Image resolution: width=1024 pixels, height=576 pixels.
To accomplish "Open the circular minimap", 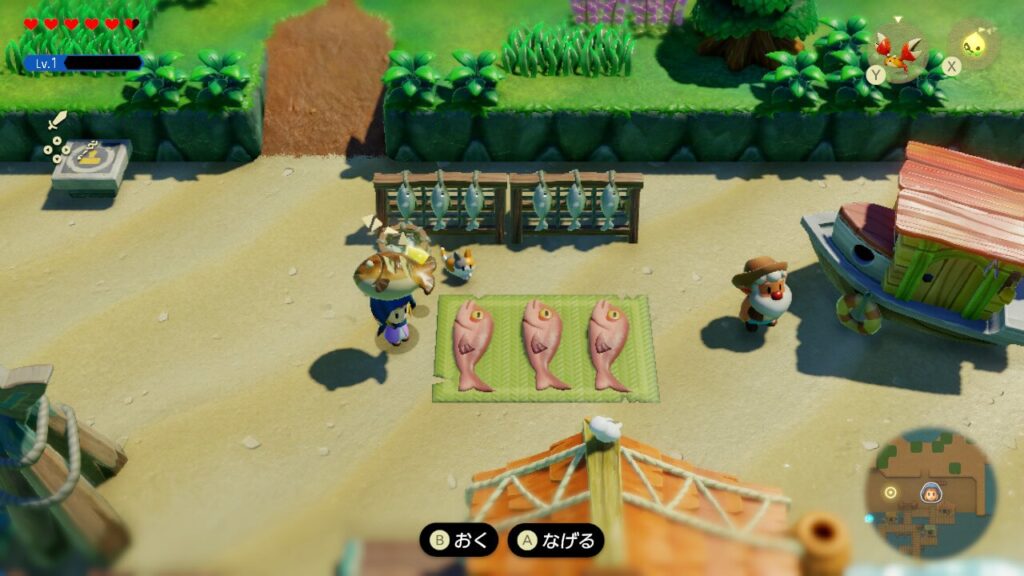I will (930, 492).
